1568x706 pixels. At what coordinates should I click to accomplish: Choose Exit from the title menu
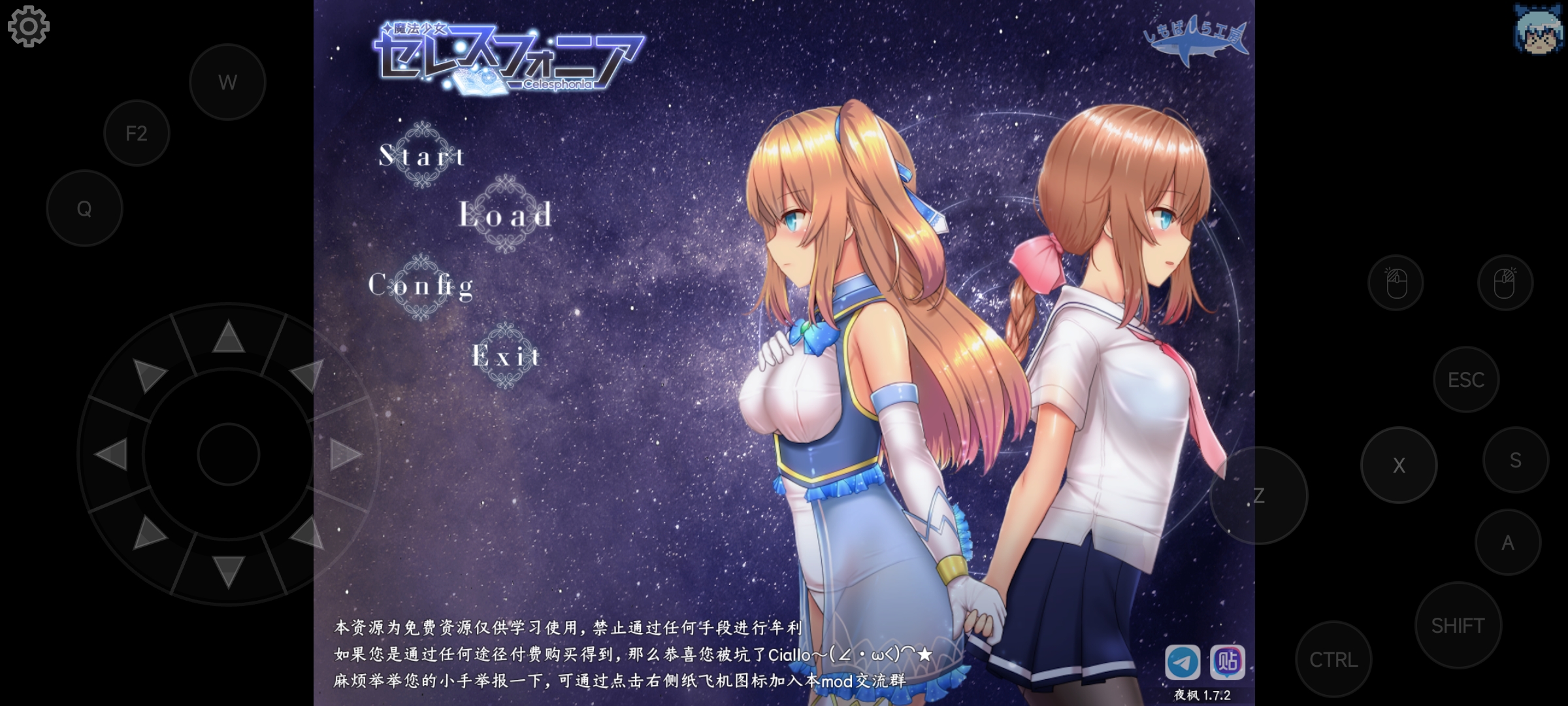click(x=506, y=356)
